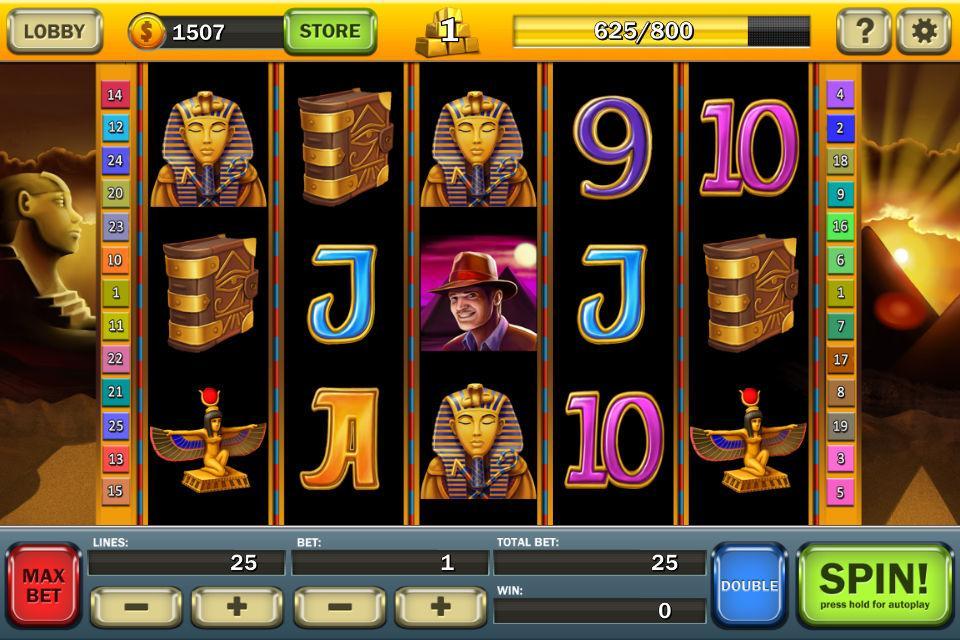Tap the gold bars level icon
The height and width of the screenshot is (640, 960).
(447, 31)
